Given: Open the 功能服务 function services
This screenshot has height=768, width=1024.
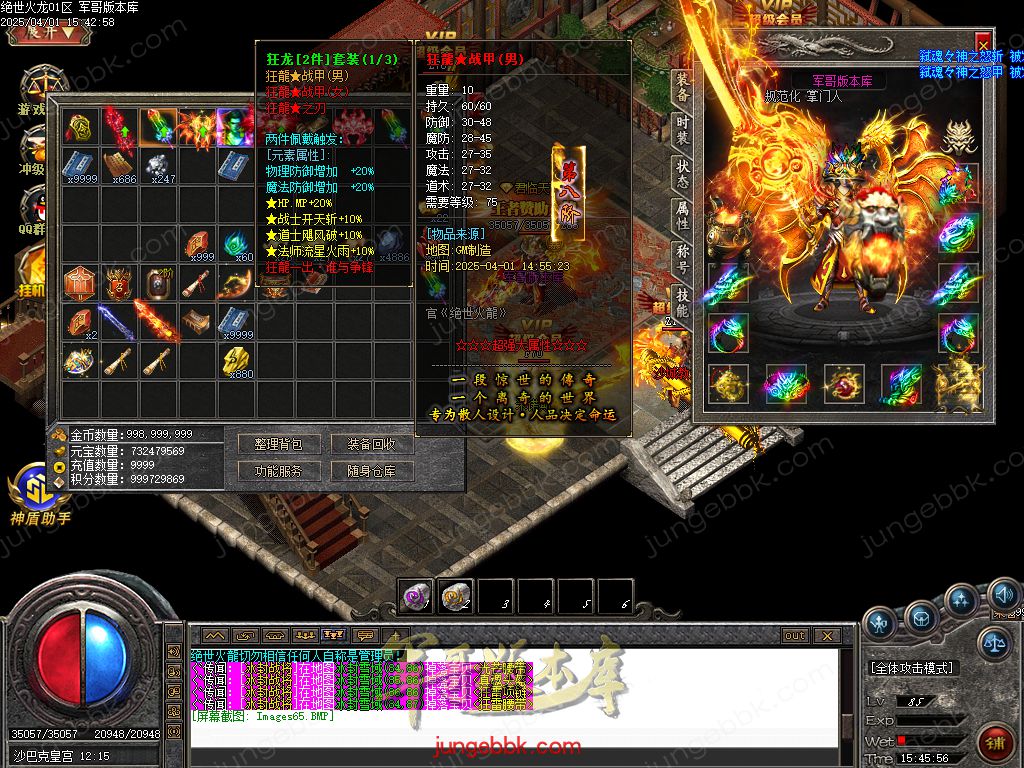Looking at the screenshot, I should click(278, 471).
